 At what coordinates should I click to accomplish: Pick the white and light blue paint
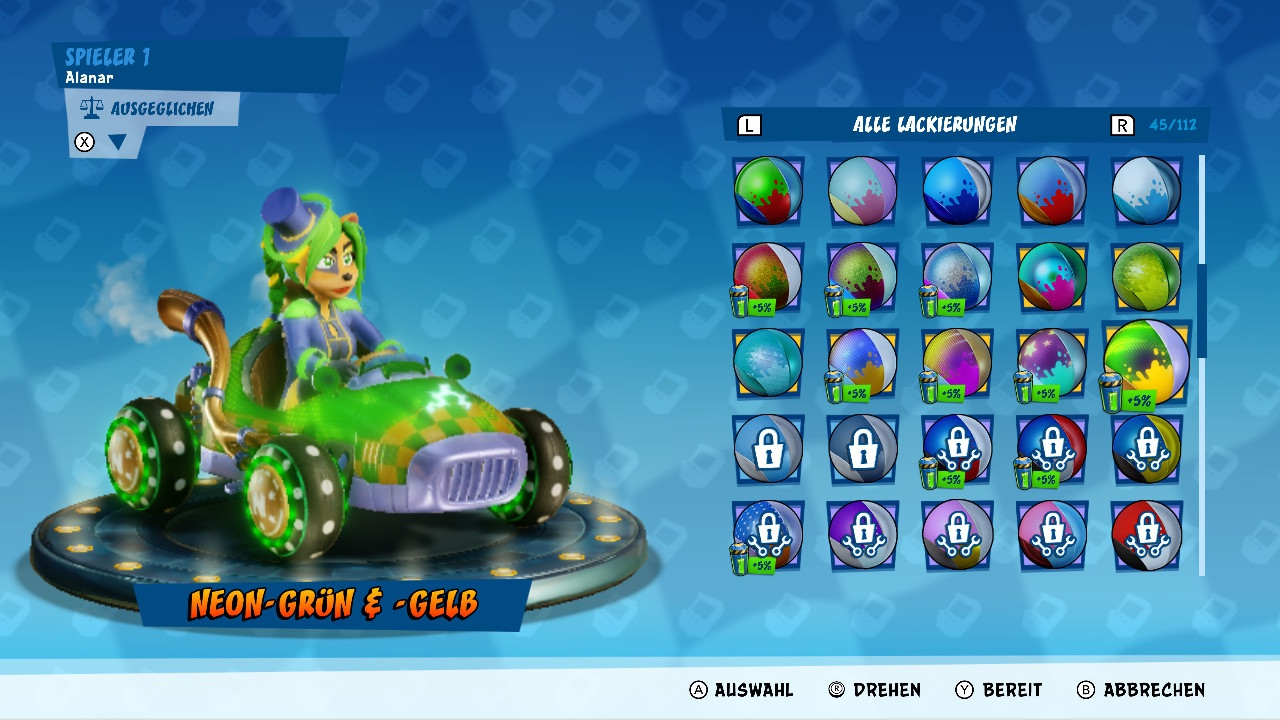tap(1146, 190)
